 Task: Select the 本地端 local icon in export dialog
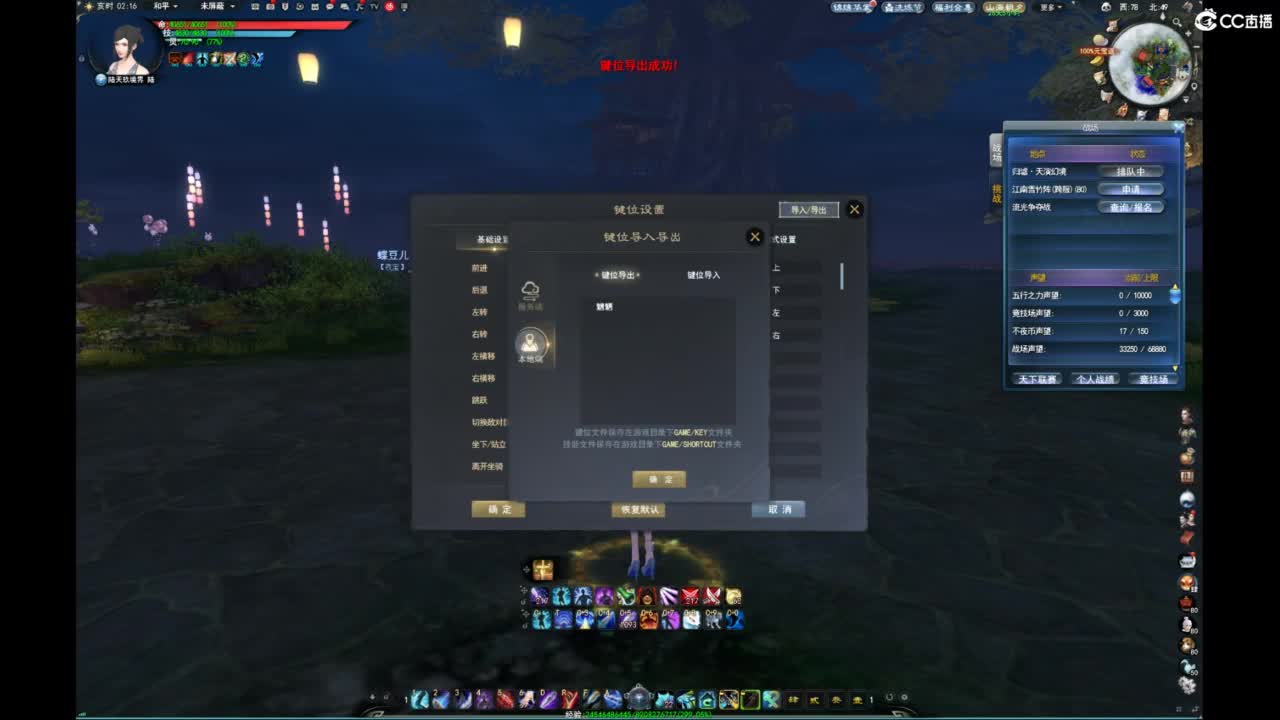(531, 345)
